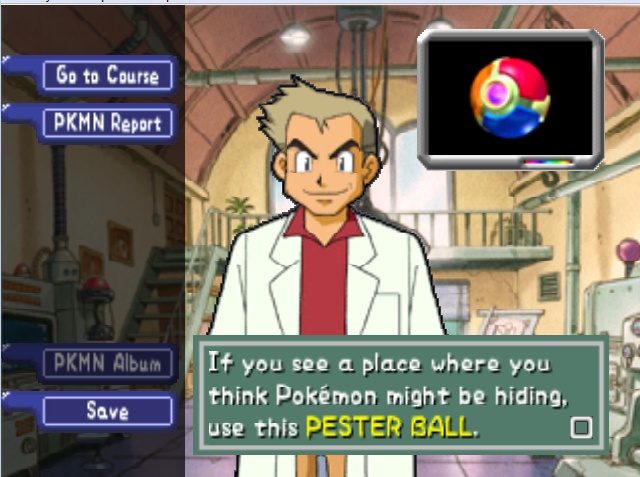The image size is (640, 477).
Task: Open the PKMN Album
Action: (108, 363)
